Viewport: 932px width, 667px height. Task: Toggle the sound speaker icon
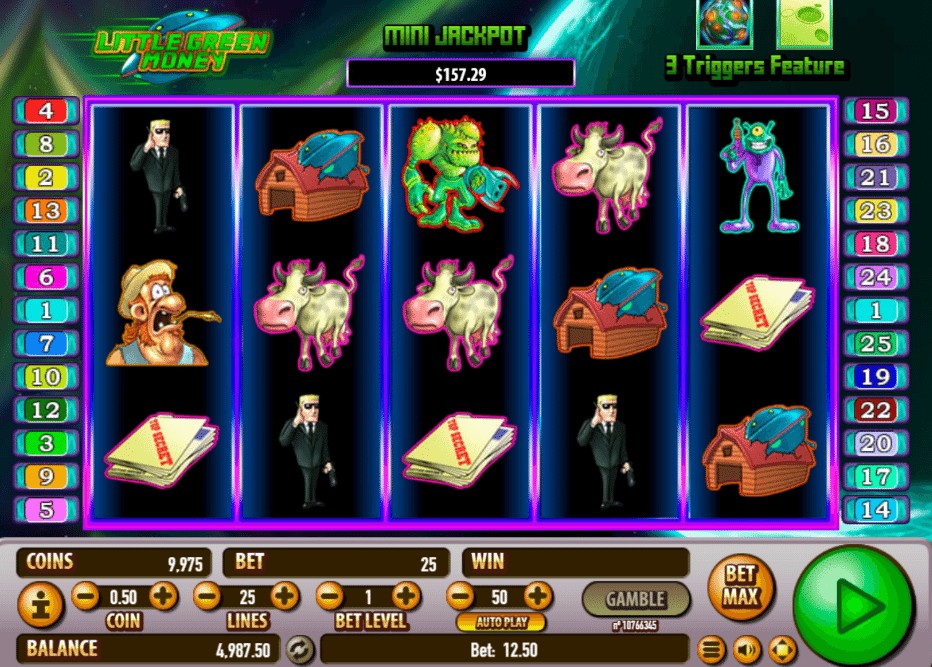coord(747,649)
